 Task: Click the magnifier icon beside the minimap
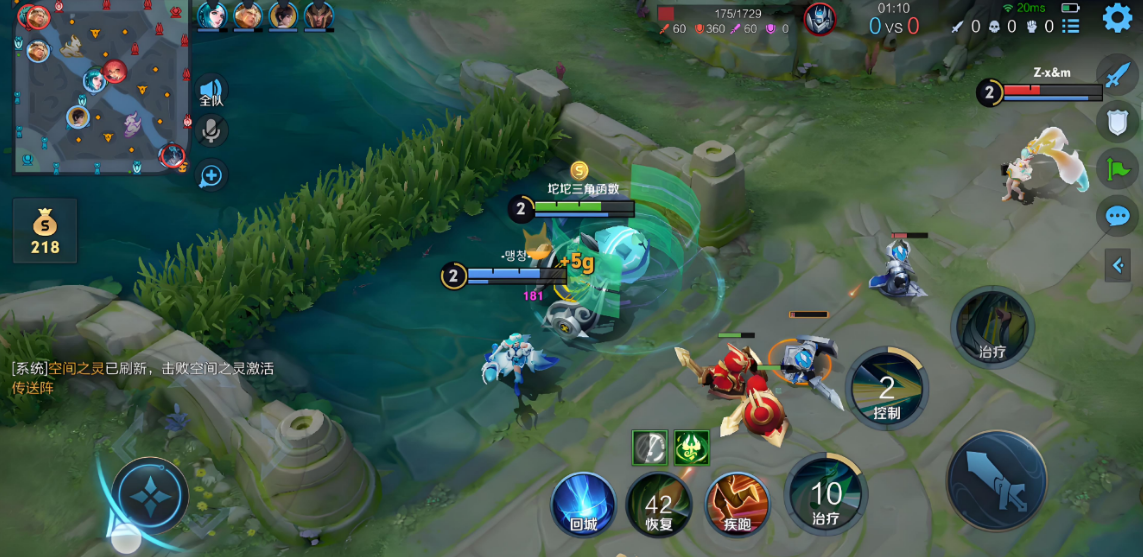click(x=211, y=176)
